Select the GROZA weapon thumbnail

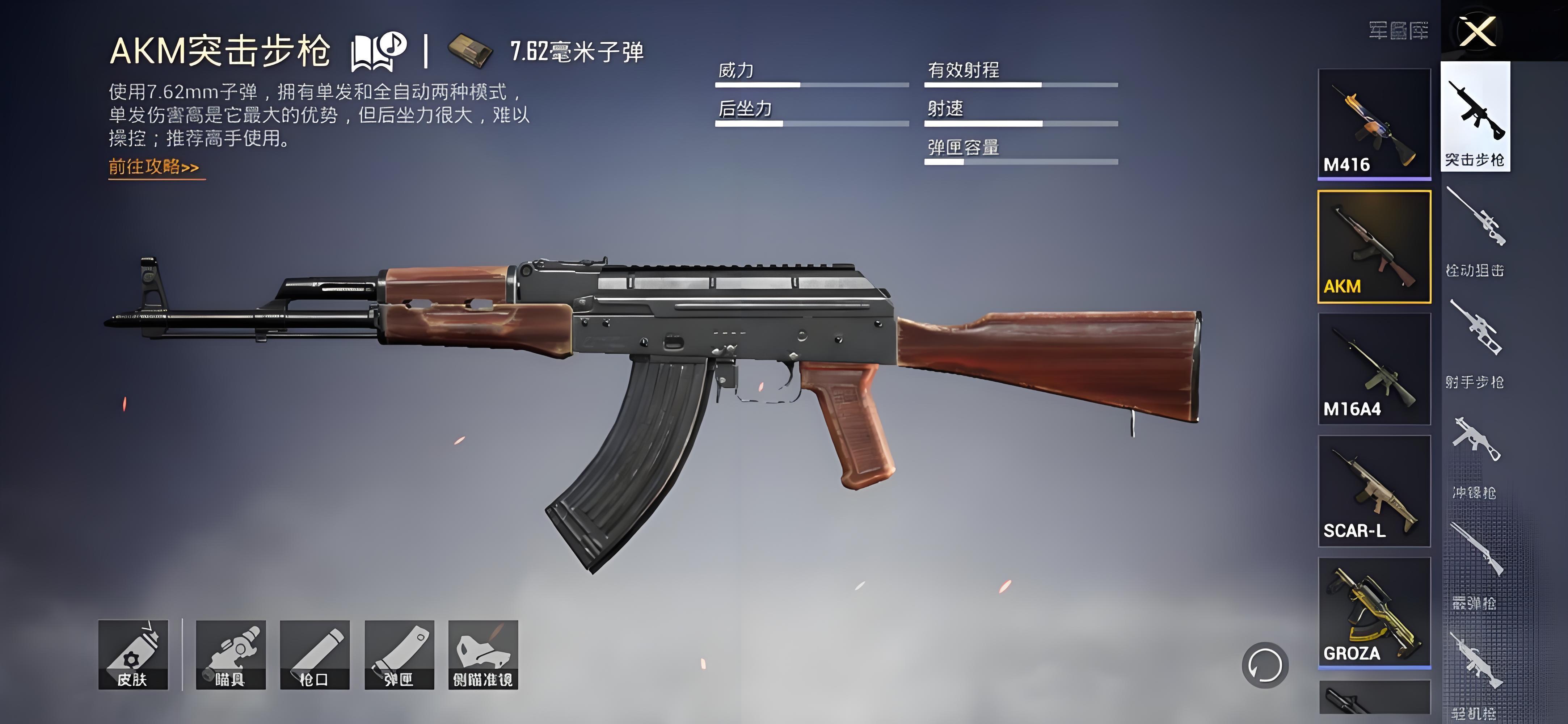(x=1374, y=612)
